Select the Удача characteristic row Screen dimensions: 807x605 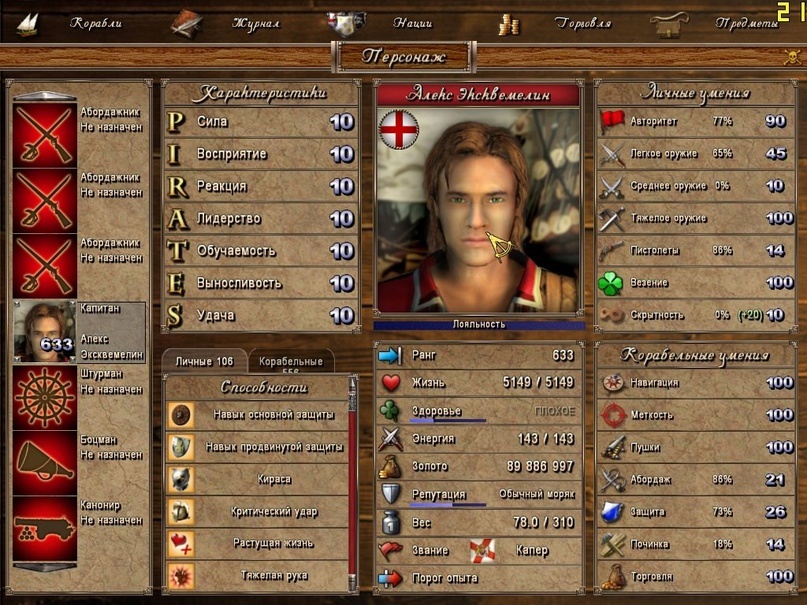coord(259,315)
